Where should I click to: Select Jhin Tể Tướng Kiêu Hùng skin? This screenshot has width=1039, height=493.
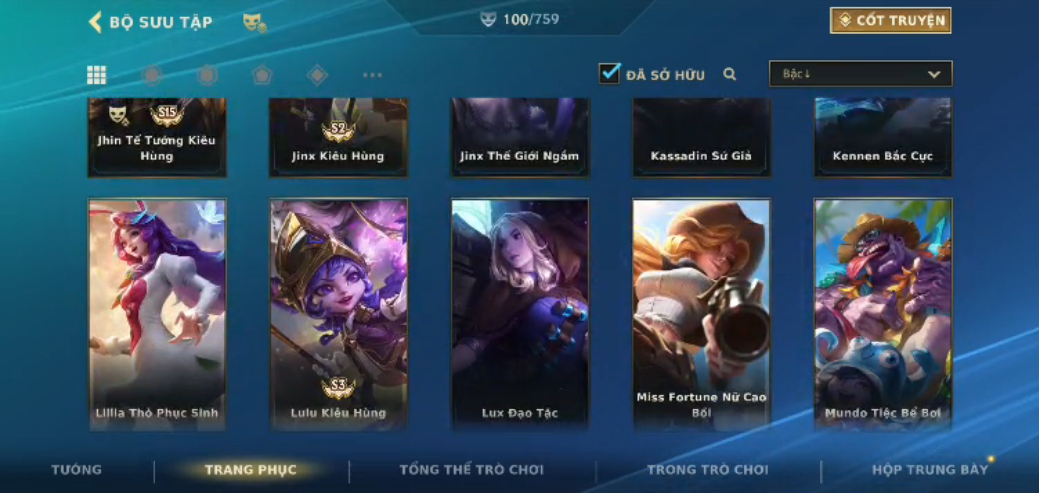157,138
